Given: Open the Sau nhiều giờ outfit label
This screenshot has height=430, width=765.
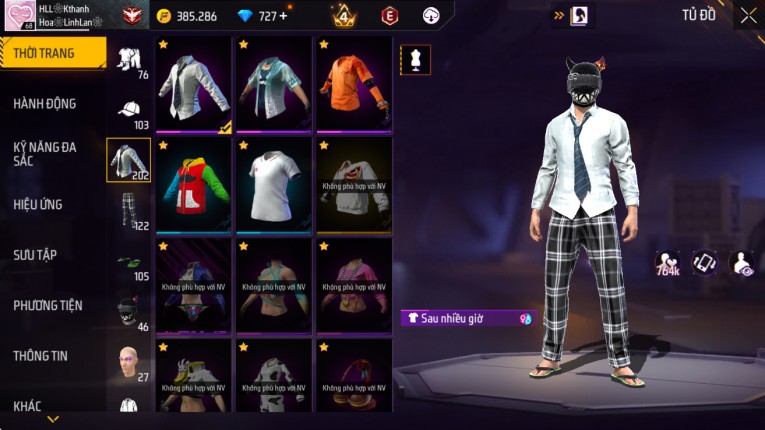Looking at the screenshot, I should [468, 318].
